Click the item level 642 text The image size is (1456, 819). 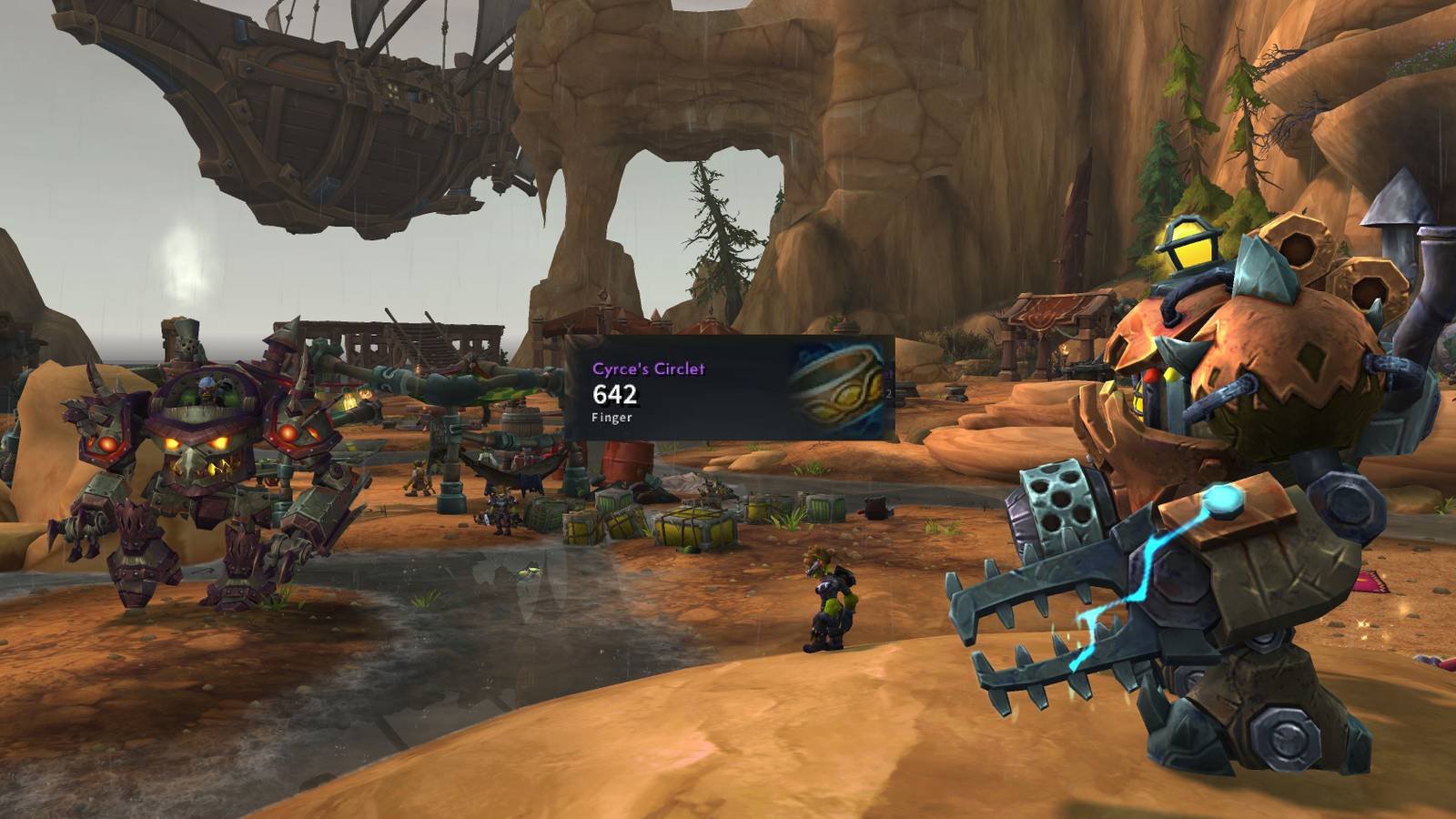tap(612, 395)
